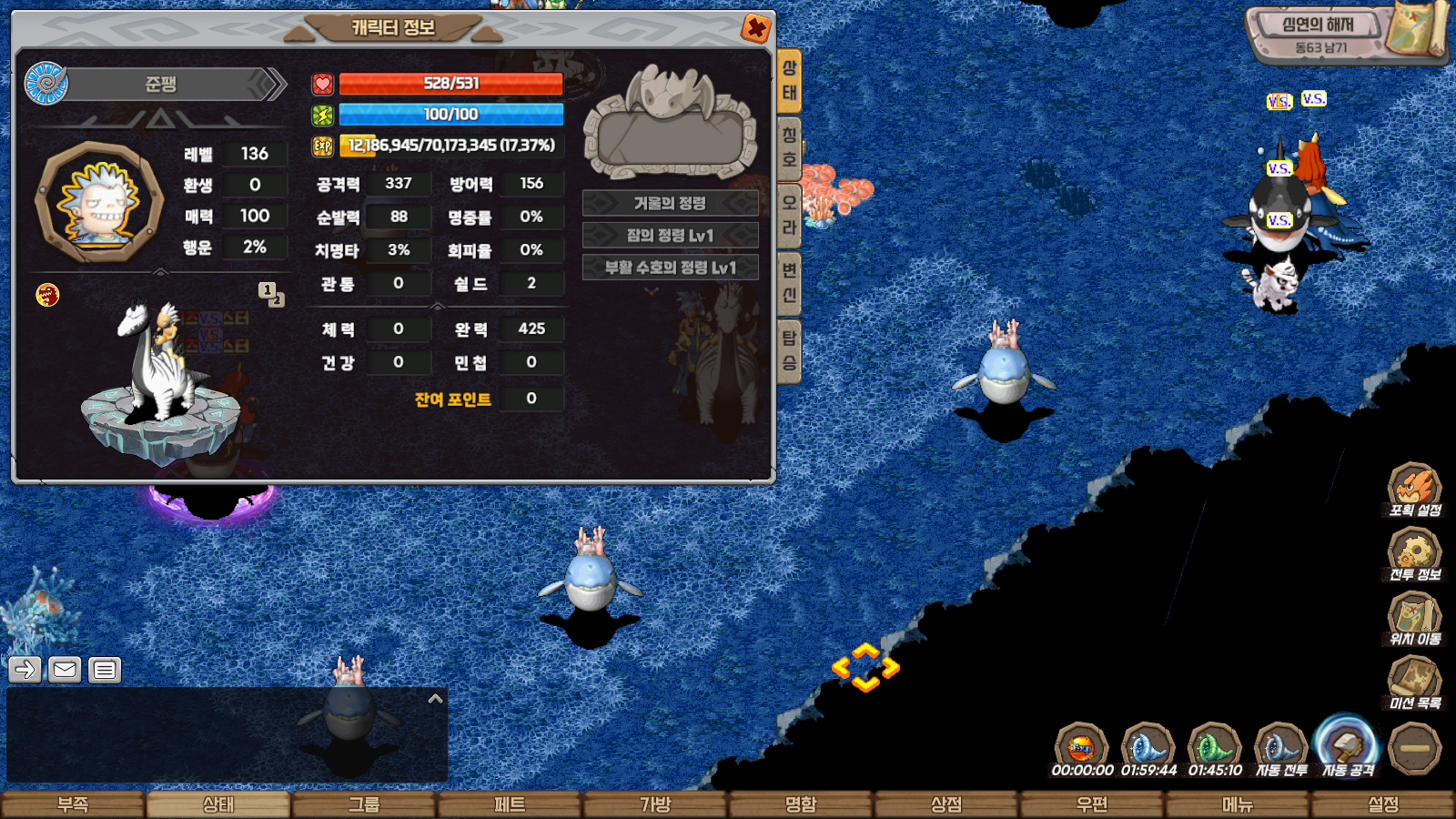The height and width of the screenshot is (819, 1456).
Task: Open the 가방 inventory
Action: pos(655,804)
